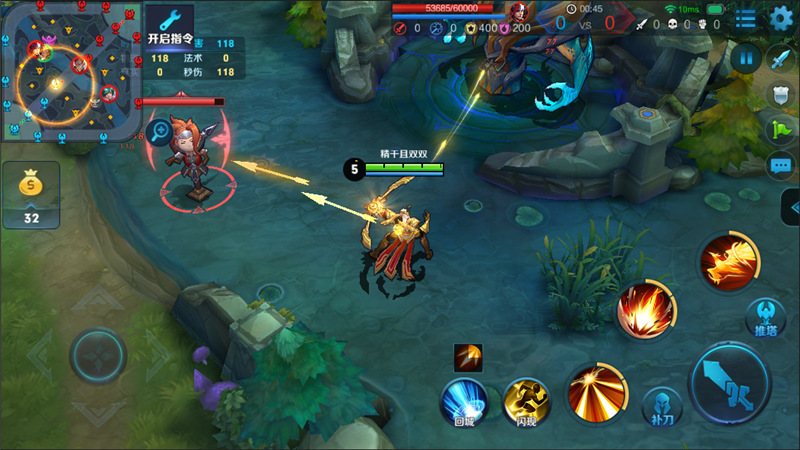Cast the fire explosion skill
Viewport: 800px width, 450px height.
[645, 310]
